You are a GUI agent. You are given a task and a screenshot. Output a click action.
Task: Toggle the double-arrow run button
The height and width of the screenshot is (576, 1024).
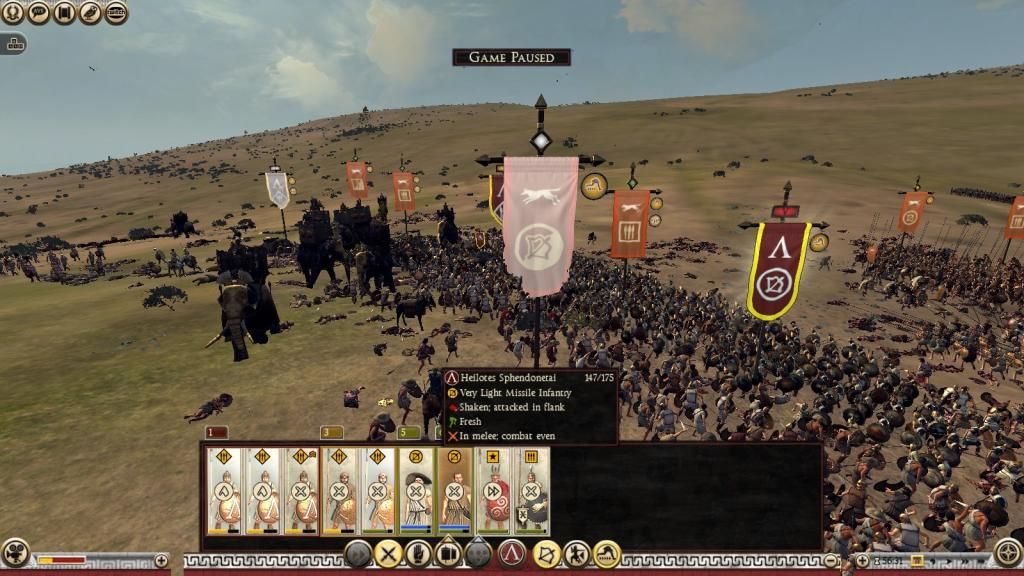tap(357, 553)
